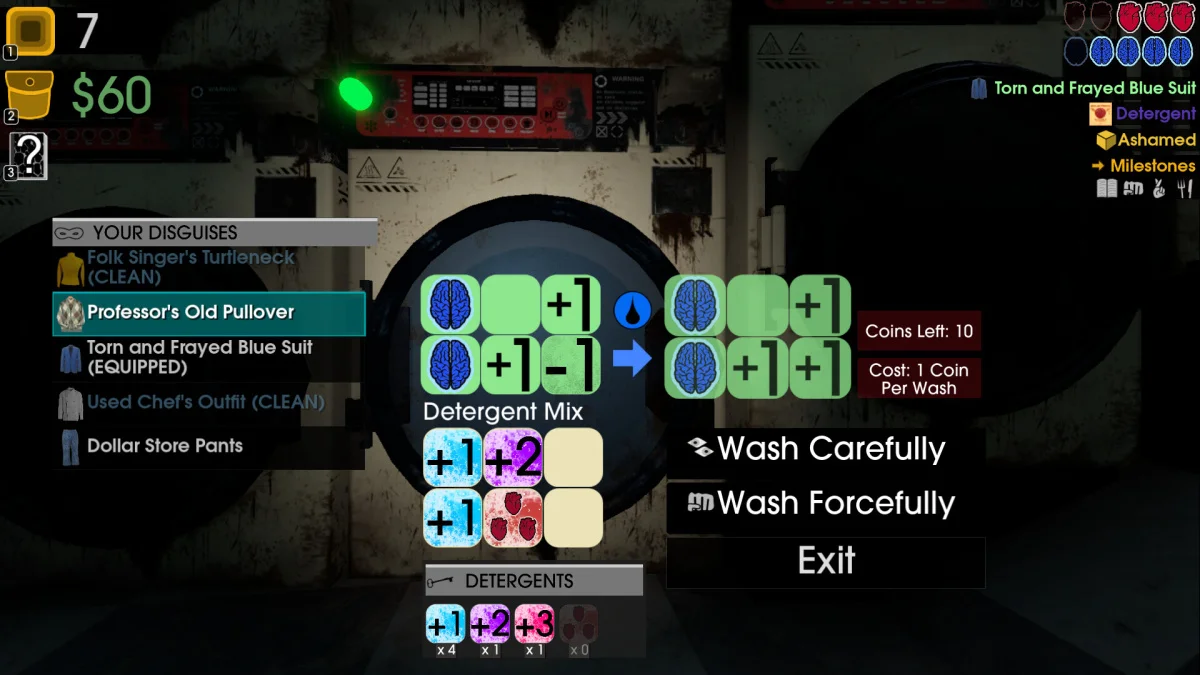Remove the purple +2 from Detergent Mix
Image resolution: width=1200 pixels, height=675 pixels.
click(513, 458)
